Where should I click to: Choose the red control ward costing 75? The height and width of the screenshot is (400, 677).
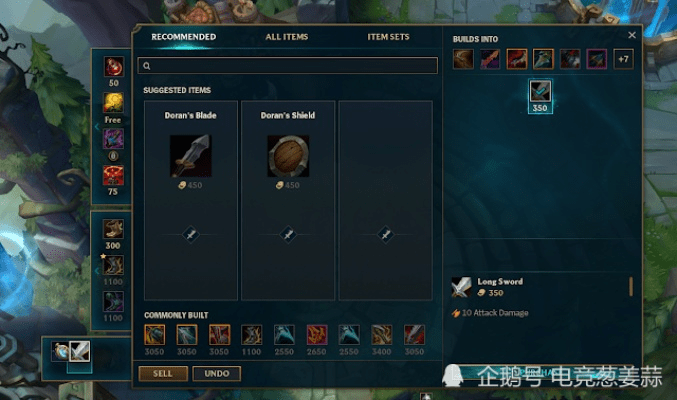tap(113, 176)
